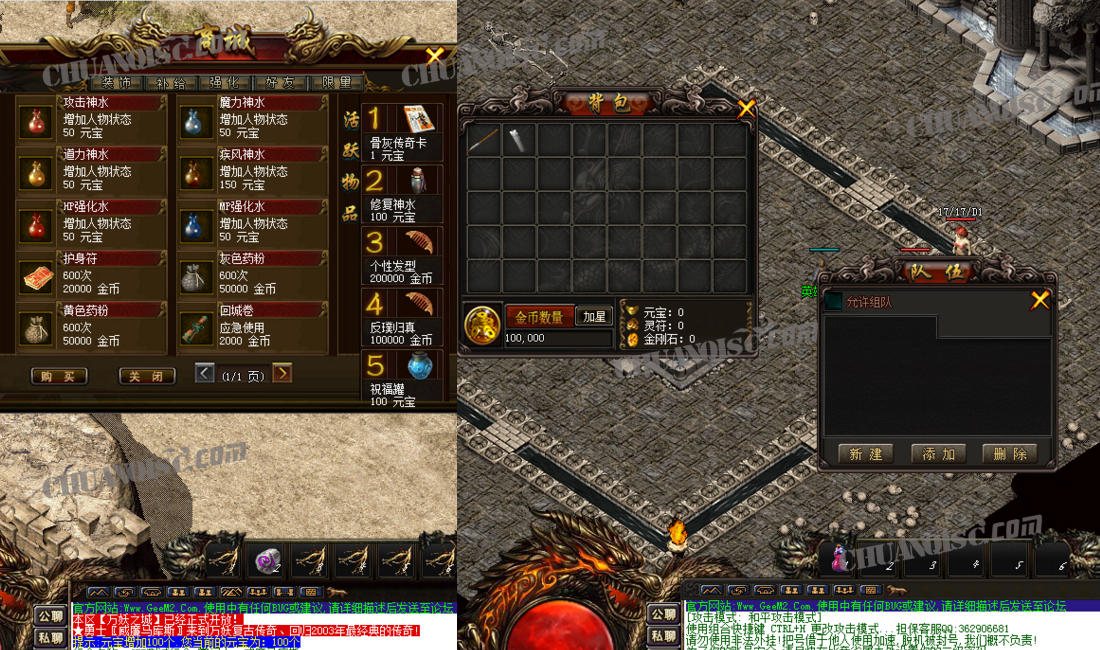Close the 队伍 team window

[1040, 299]
